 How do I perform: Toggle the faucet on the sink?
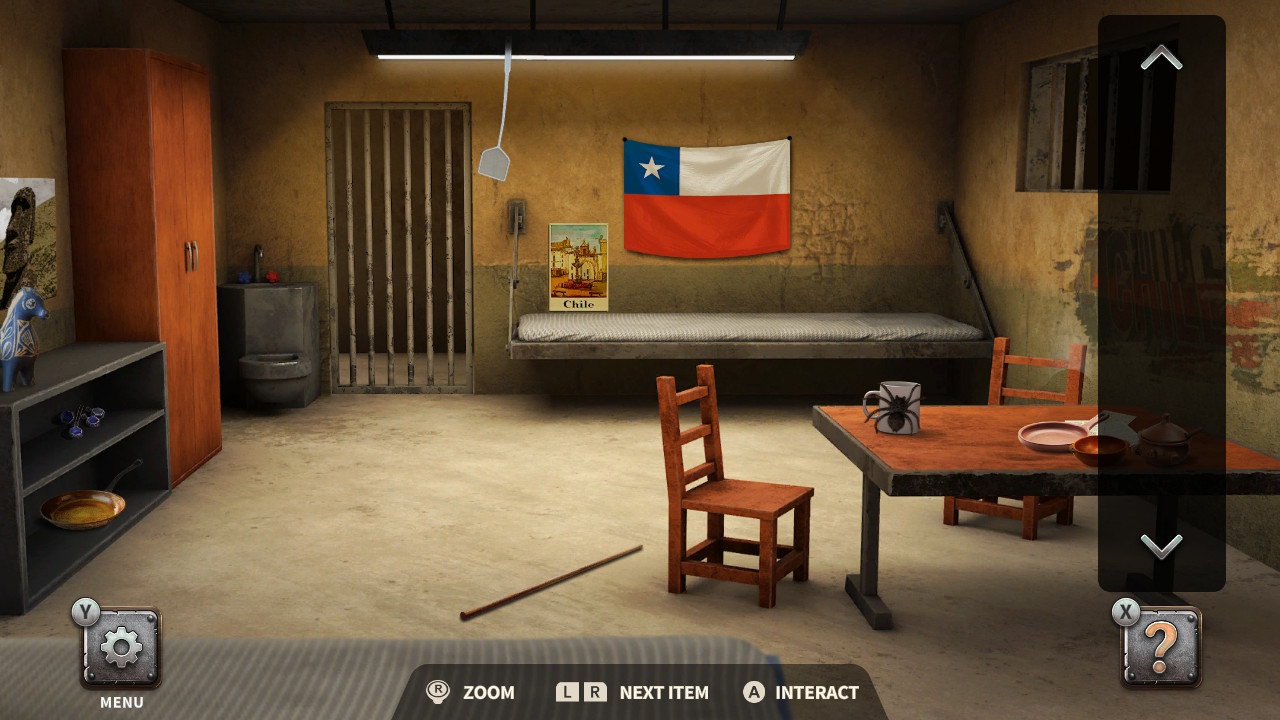pos(258,260)
